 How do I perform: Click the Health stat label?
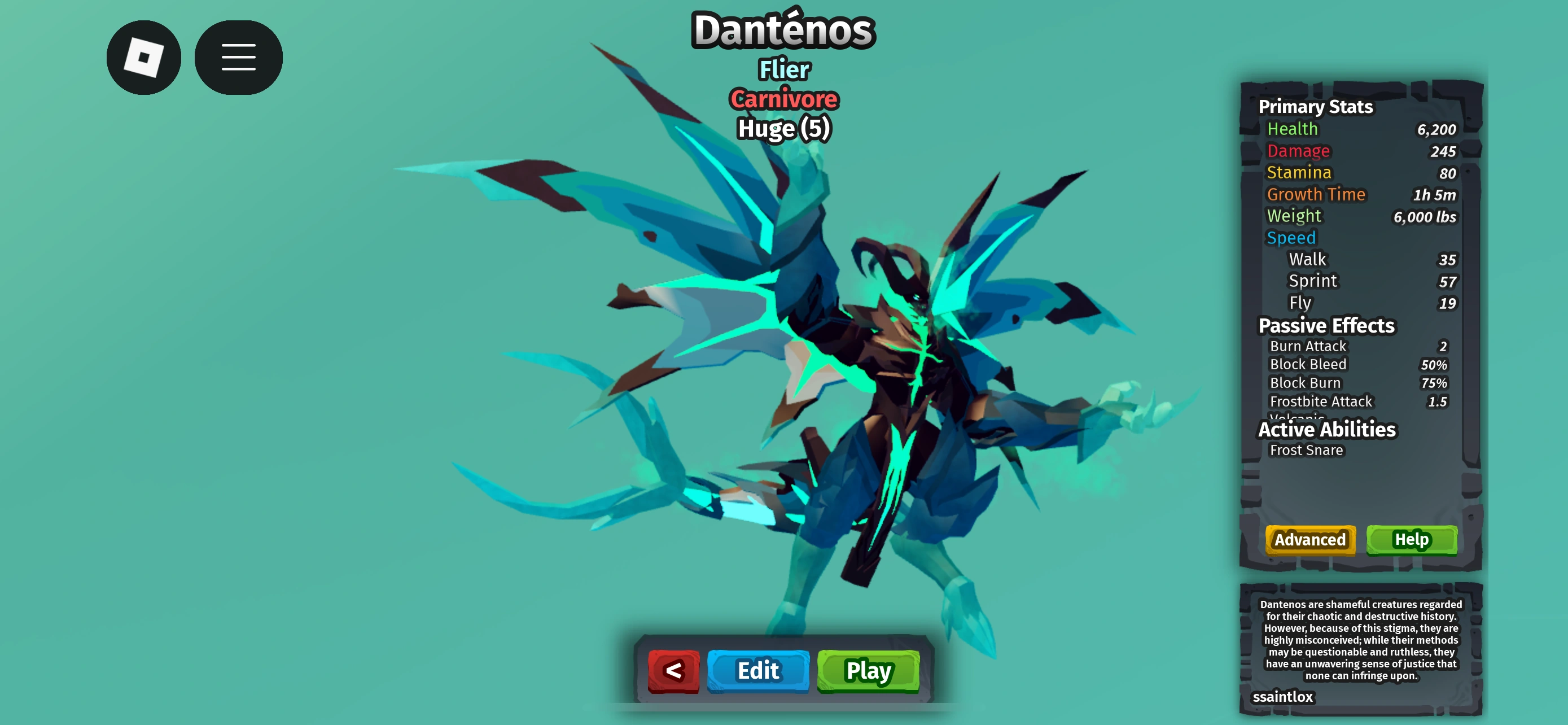(1292, 128)
